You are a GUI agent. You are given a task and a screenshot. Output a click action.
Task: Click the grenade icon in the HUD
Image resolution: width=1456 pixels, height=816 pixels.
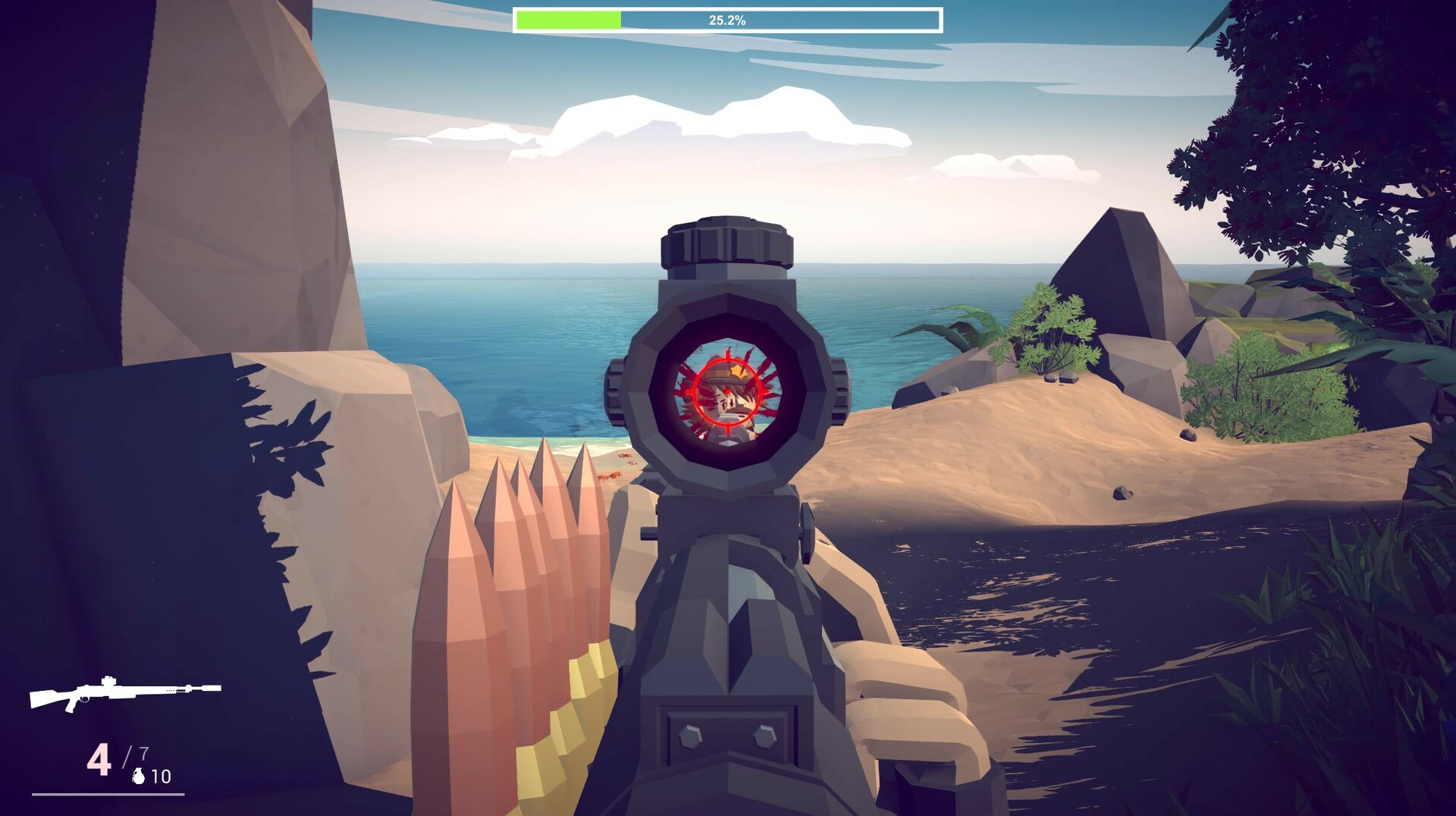coord(138,776)
